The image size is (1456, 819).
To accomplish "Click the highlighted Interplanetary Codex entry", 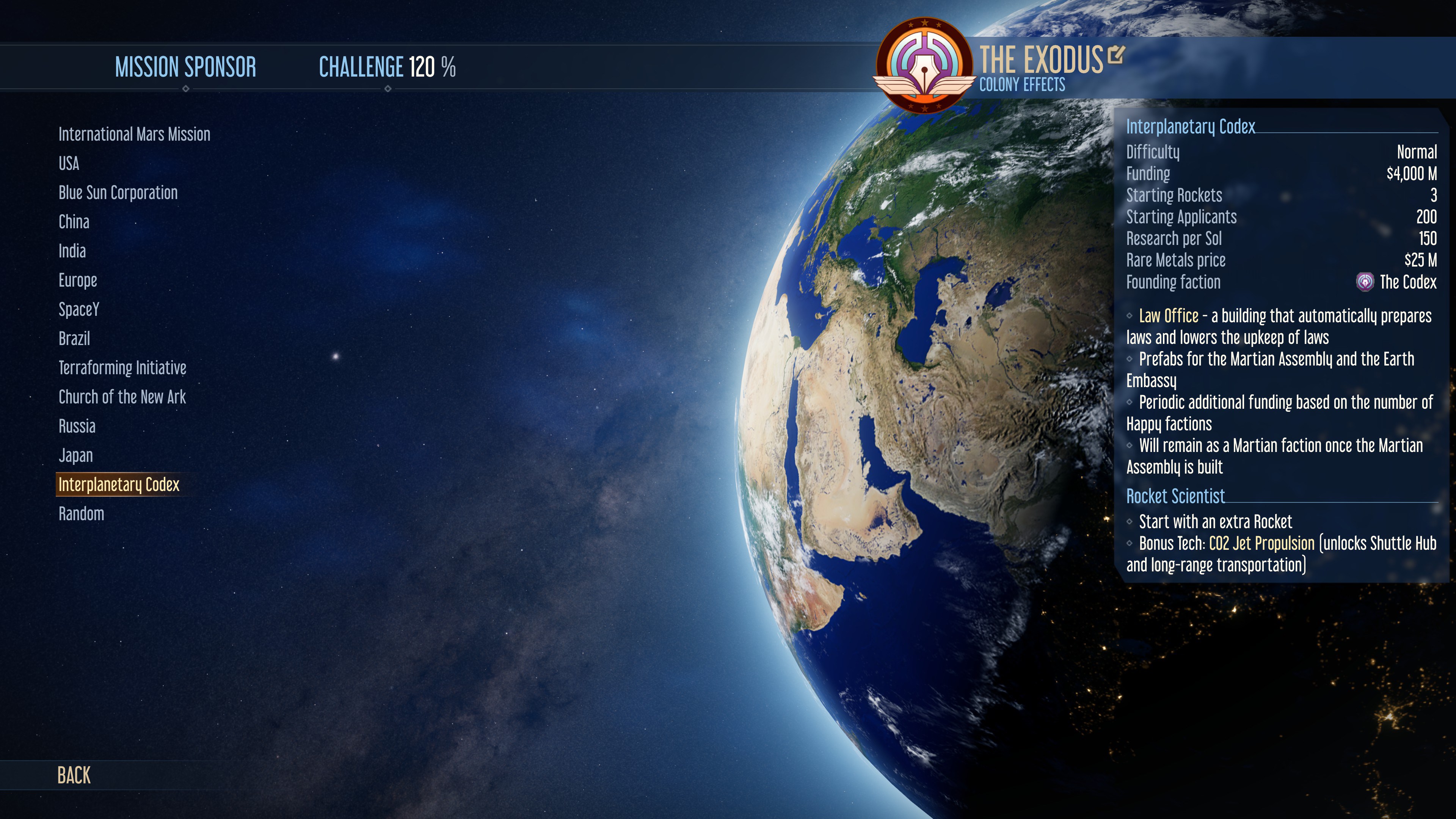I will coord(119,485).
